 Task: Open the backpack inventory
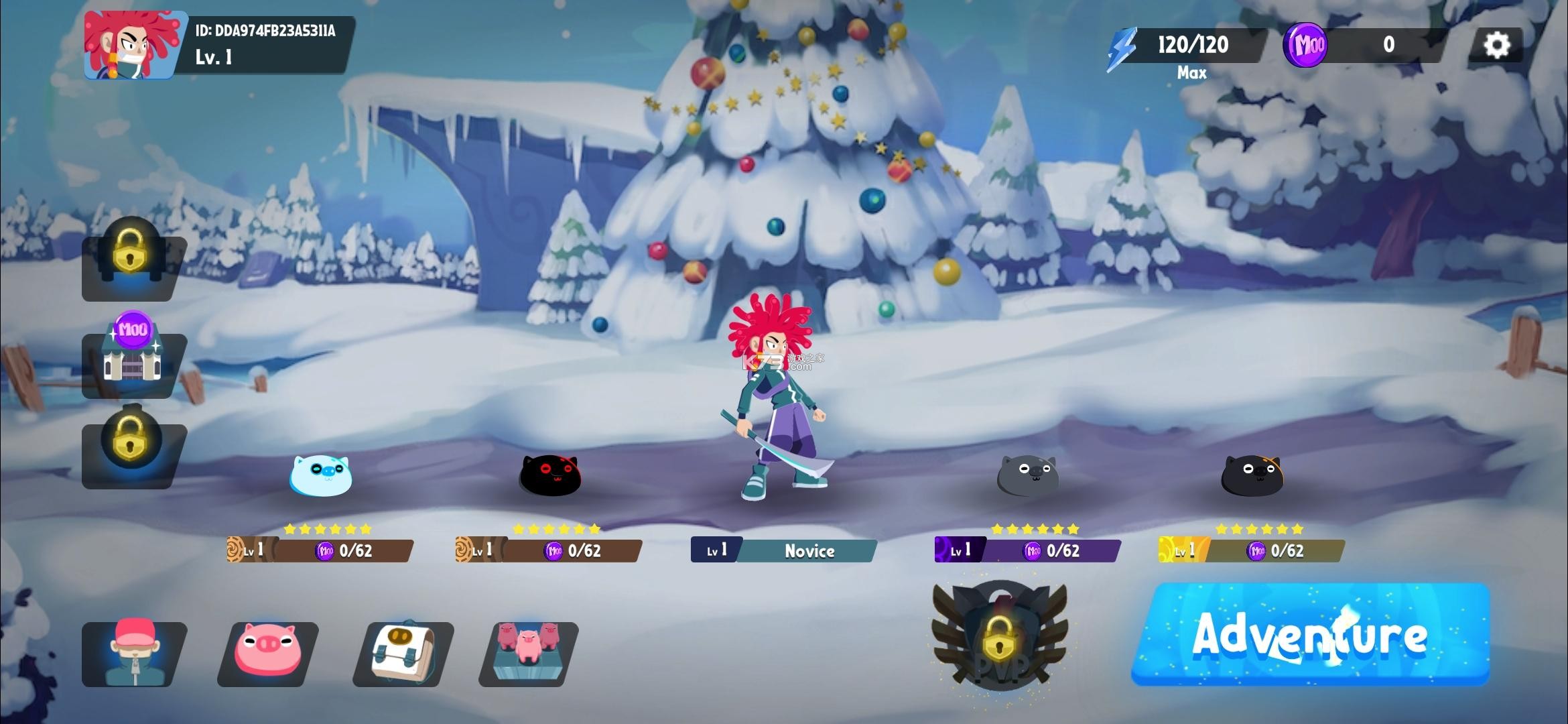coord(403,652)
